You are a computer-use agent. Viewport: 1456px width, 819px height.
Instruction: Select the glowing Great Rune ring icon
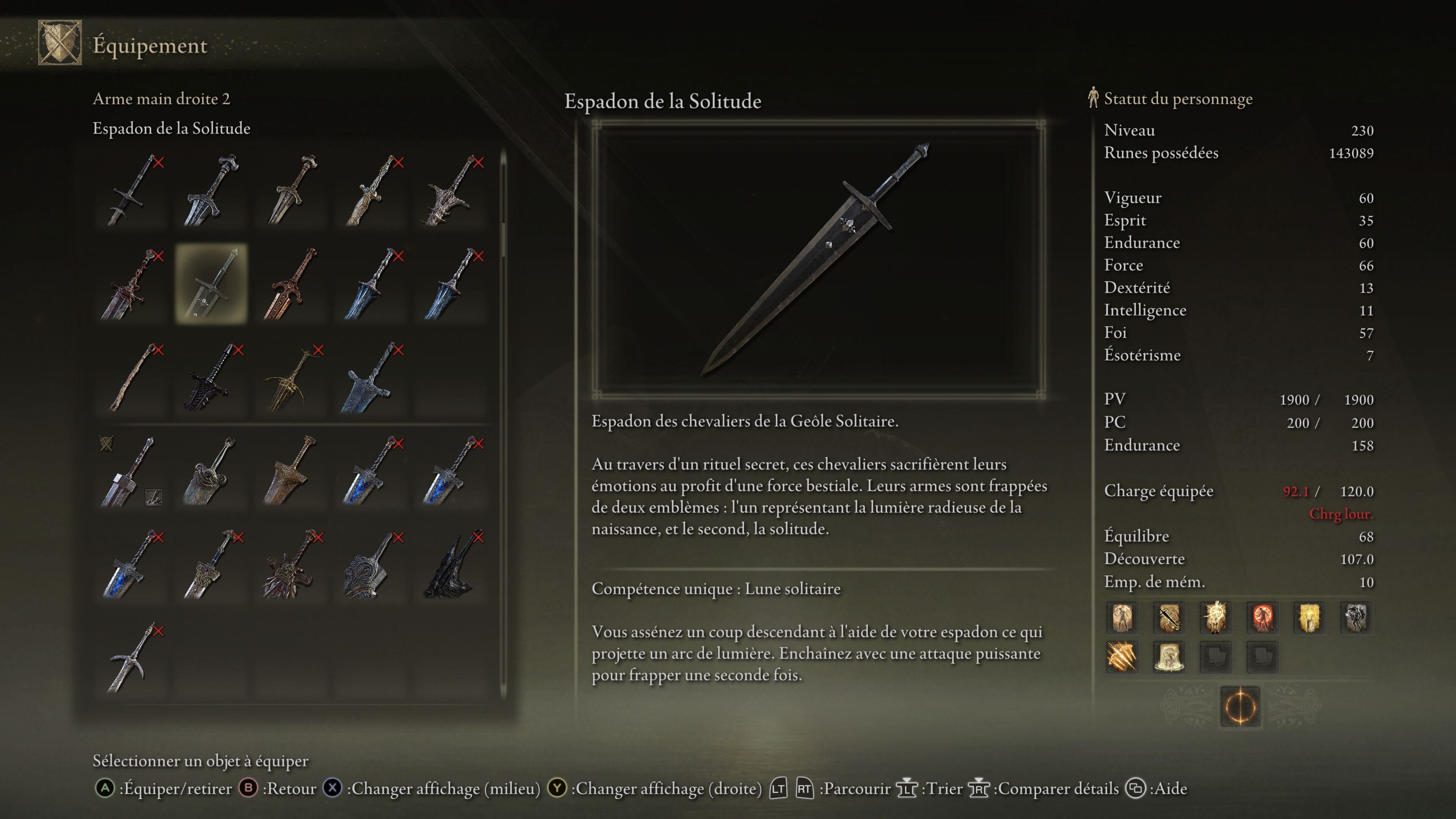[1240, 706]
